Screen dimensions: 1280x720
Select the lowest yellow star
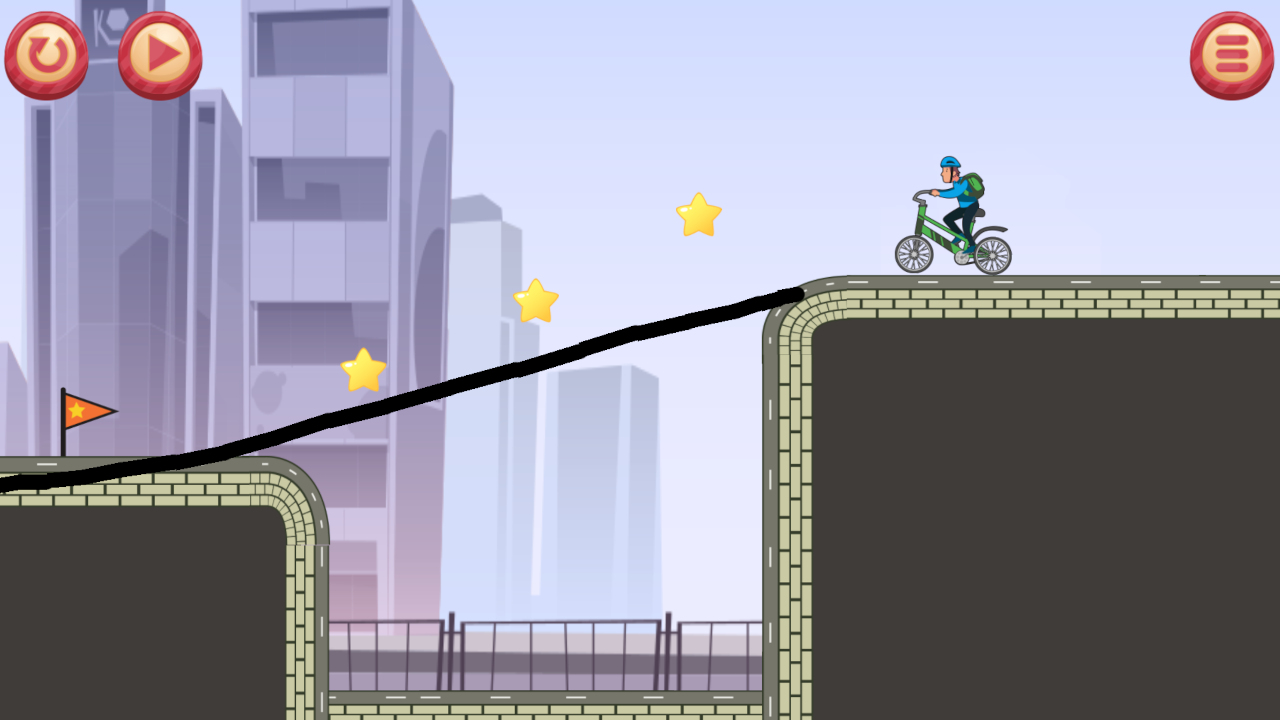(x=364, y=368)
